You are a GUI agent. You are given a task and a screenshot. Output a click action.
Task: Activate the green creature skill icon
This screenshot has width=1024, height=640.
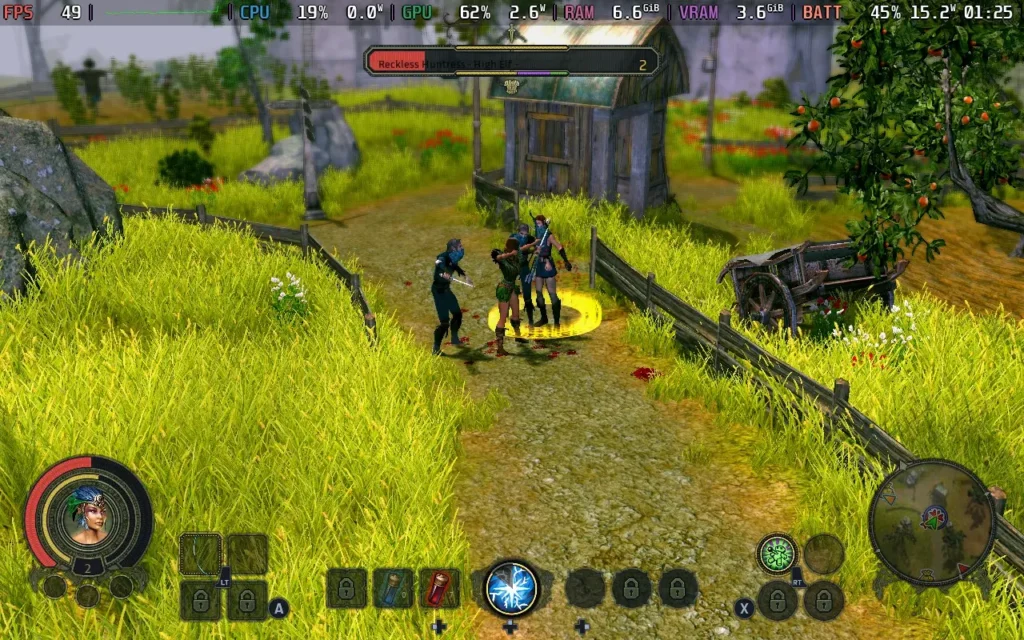click(x=776, y=553)
